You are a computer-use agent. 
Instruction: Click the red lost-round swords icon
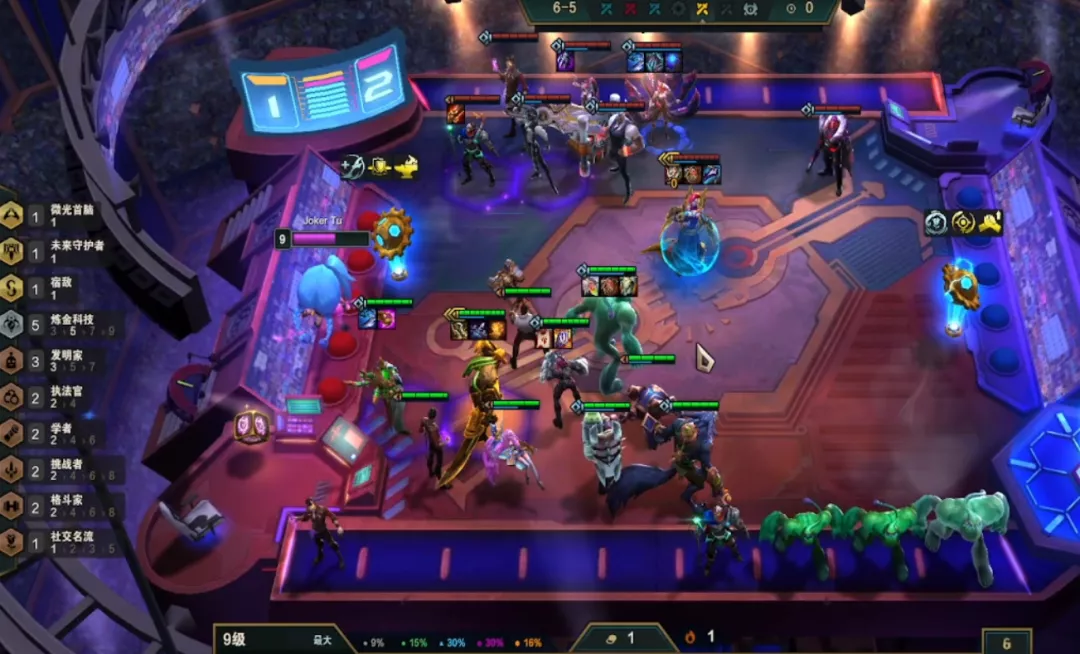pos(631,8)
